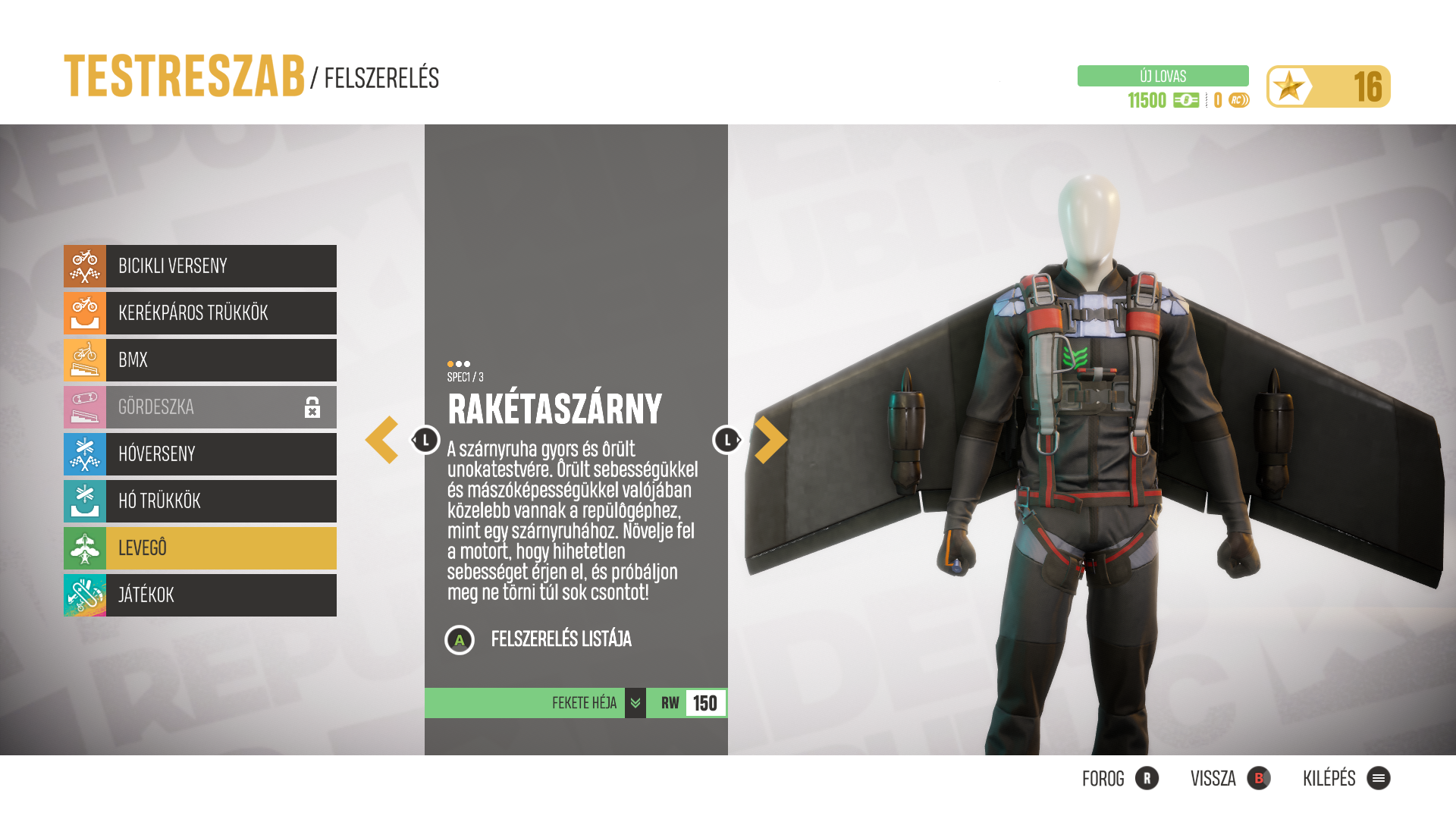The width and height of the screenshot is (1456, 819).
Task: Select the locked Gördeszka category
Action: click(200, 407)
